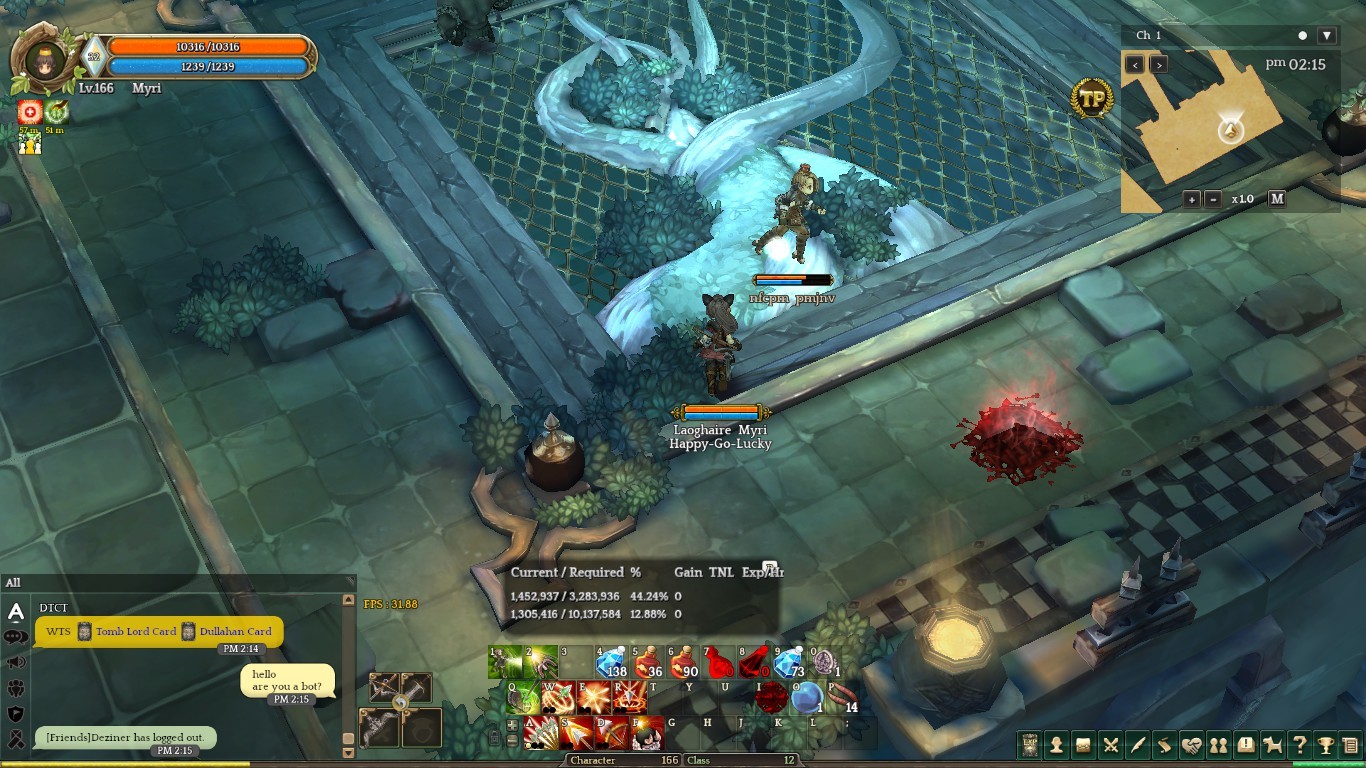The width and height of the screenshot is (1366, 768).
Task: Collapse the minimap with the dropdown arrow
Action: coord(1327,36)
